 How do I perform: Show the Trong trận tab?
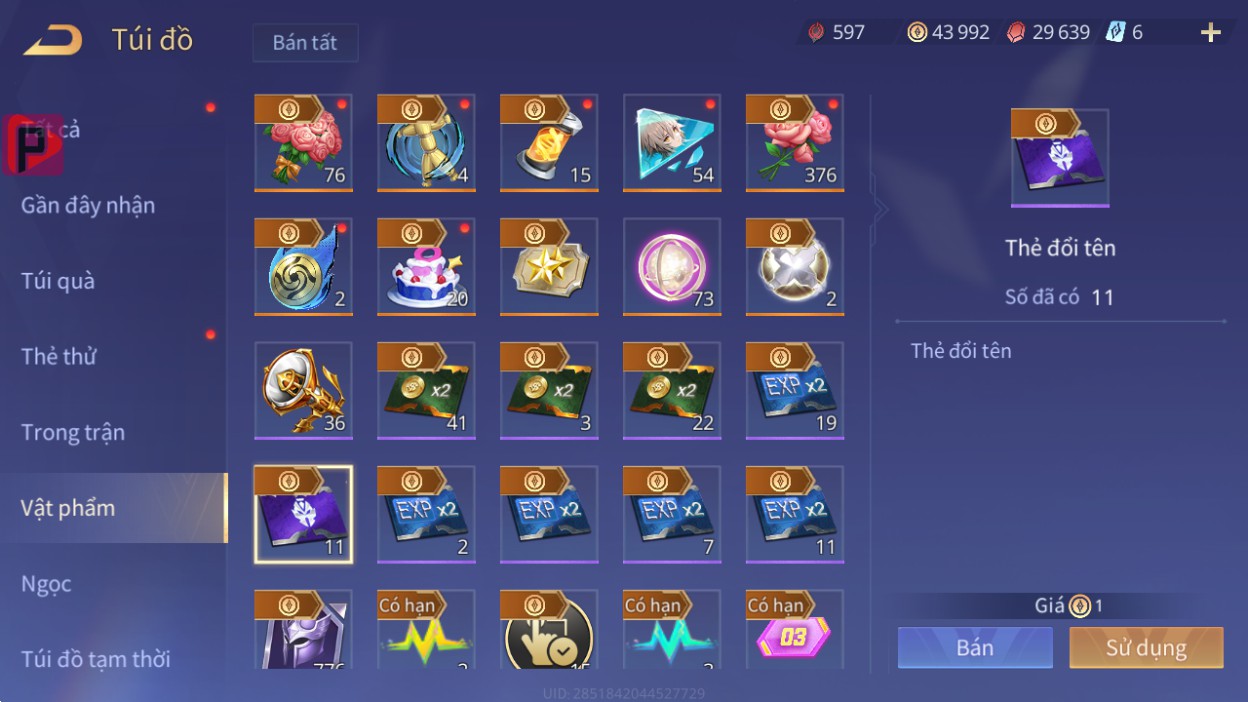73,432
